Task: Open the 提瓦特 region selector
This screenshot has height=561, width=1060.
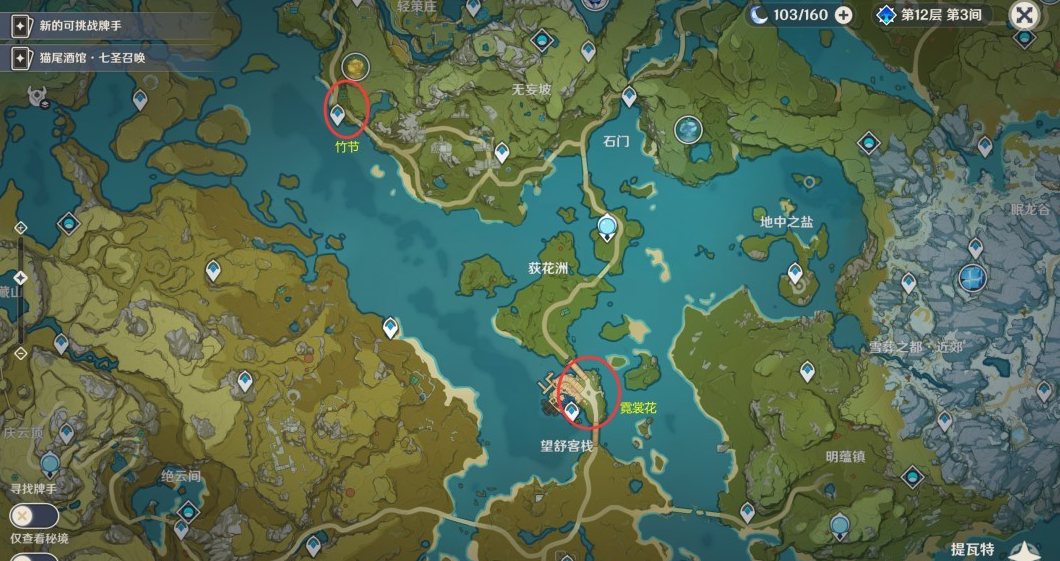Action: point(973,549)
